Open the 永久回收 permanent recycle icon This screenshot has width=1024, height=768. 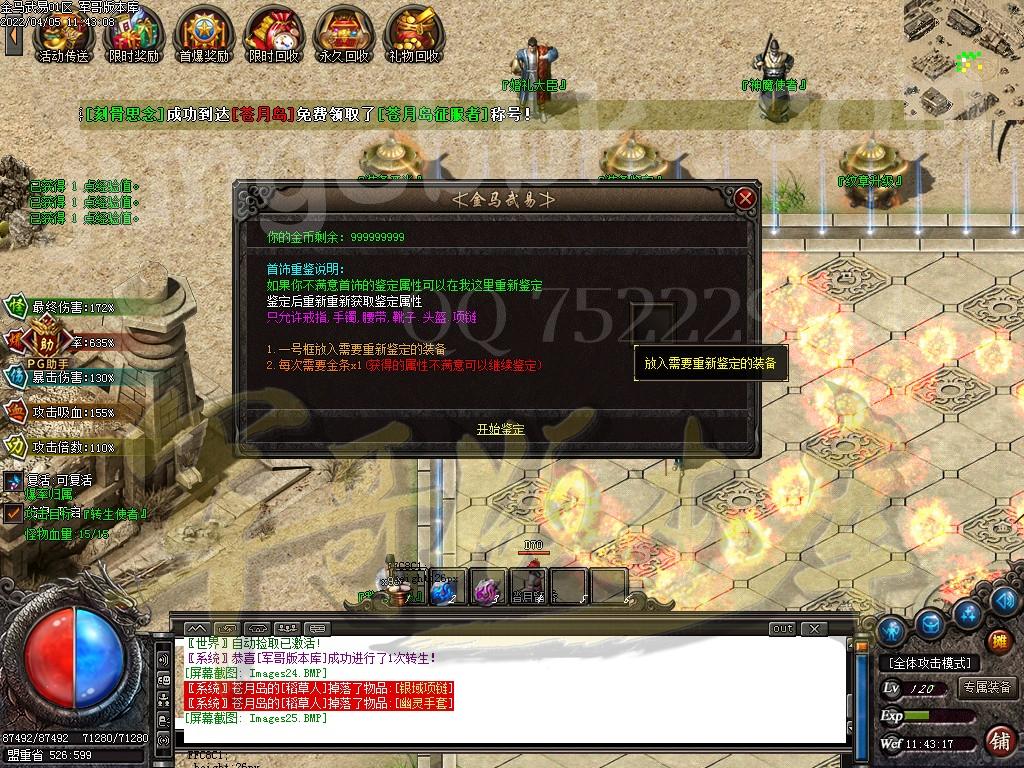point(343,37)
